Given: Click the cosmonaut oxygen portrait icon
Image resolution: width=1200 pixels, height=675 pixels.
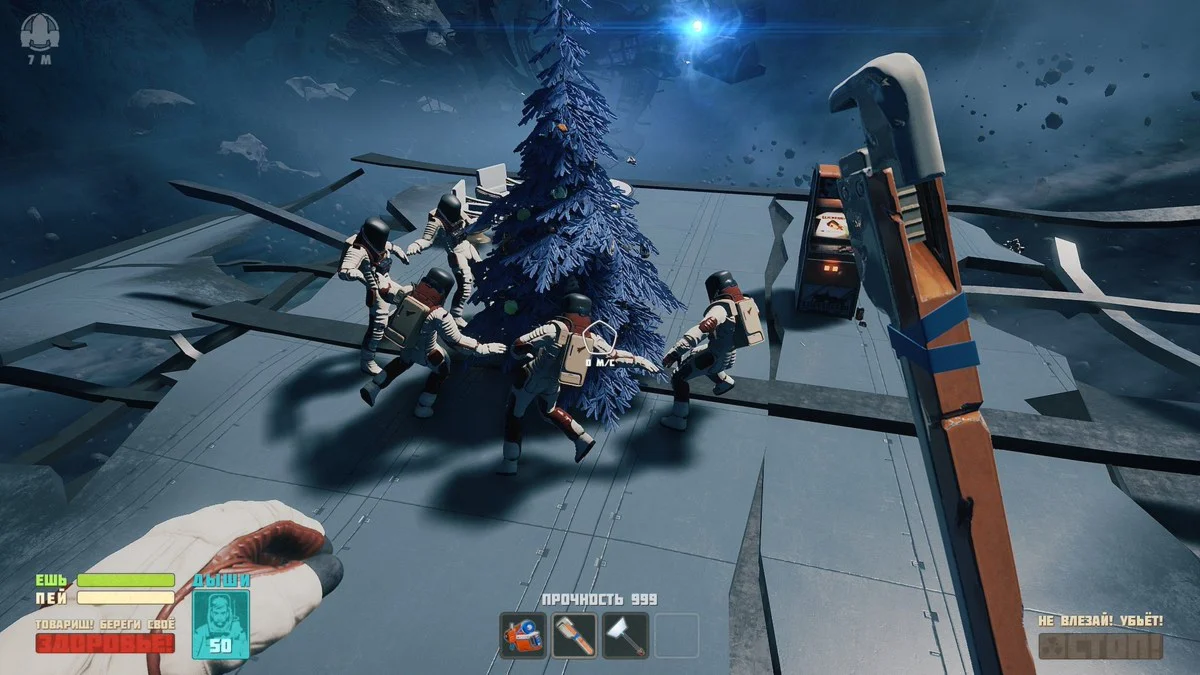Looking at the screenshot, I should coord(220,622).
